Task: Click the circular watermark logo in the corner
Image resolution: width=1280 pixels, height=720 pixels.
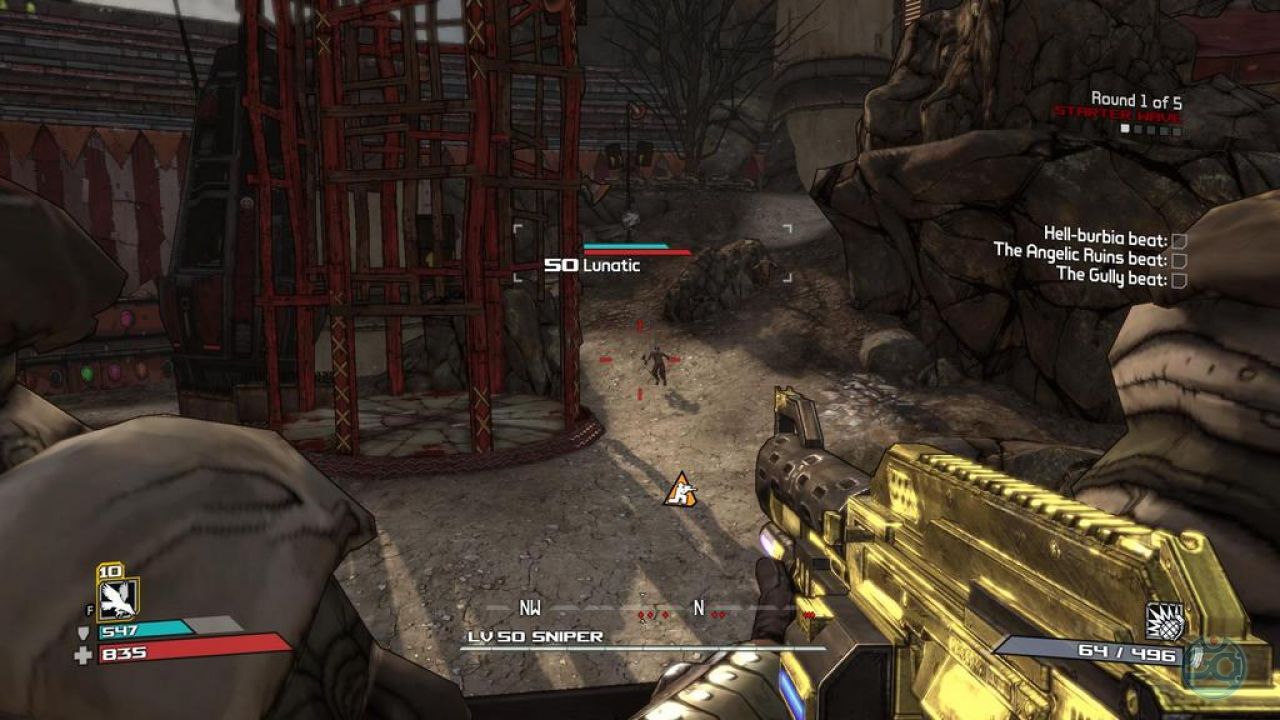Action: click(1214, 665)
